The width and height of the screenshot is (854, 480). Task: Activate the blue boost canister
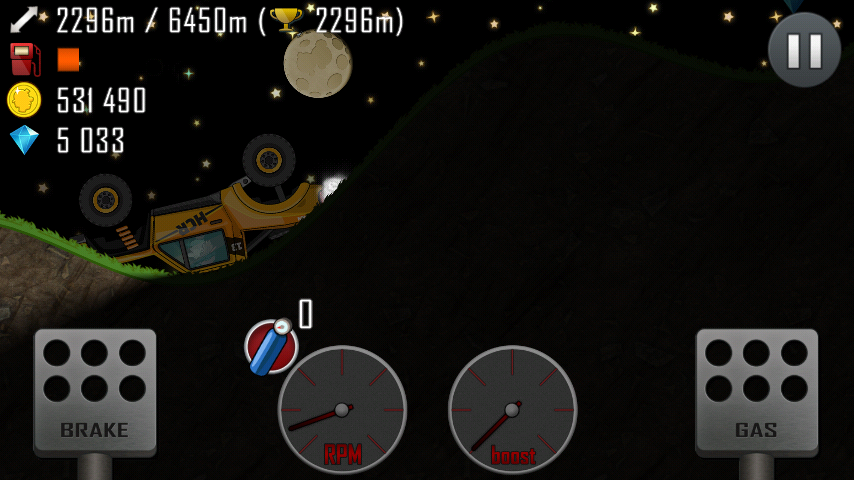pos(271,346)
